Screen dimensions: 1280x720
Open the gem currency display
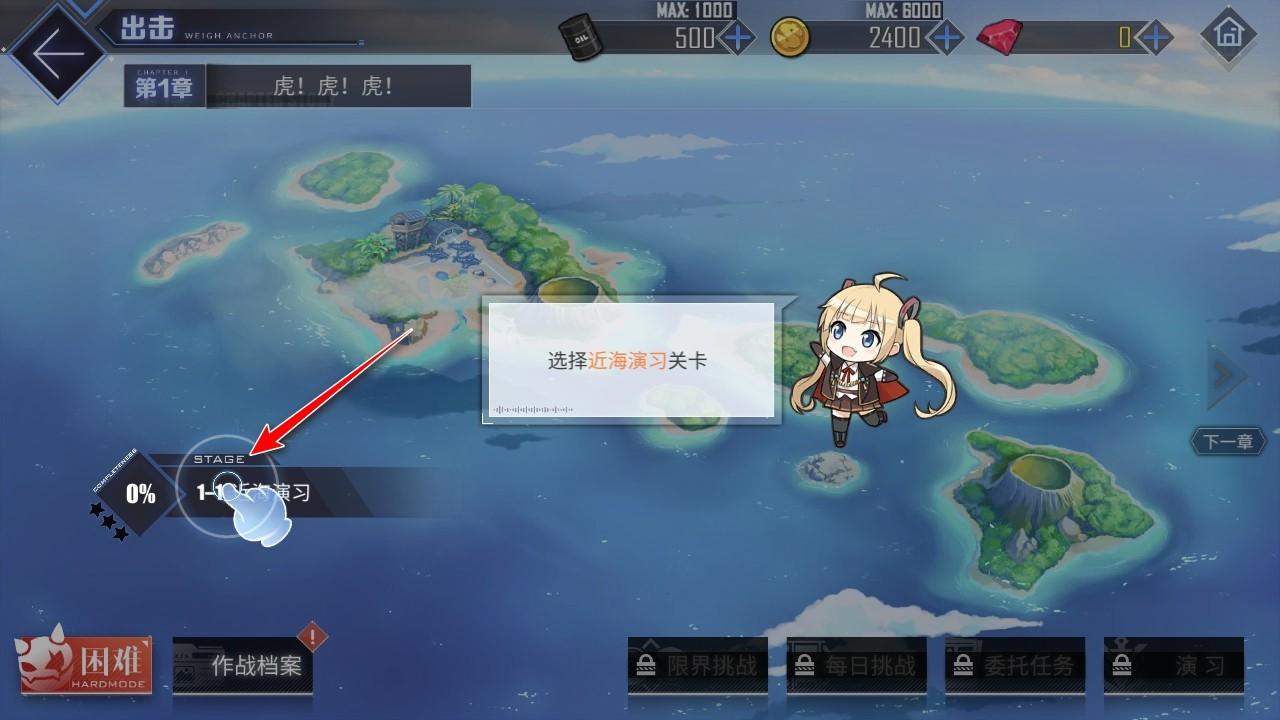coord(1000,36)
